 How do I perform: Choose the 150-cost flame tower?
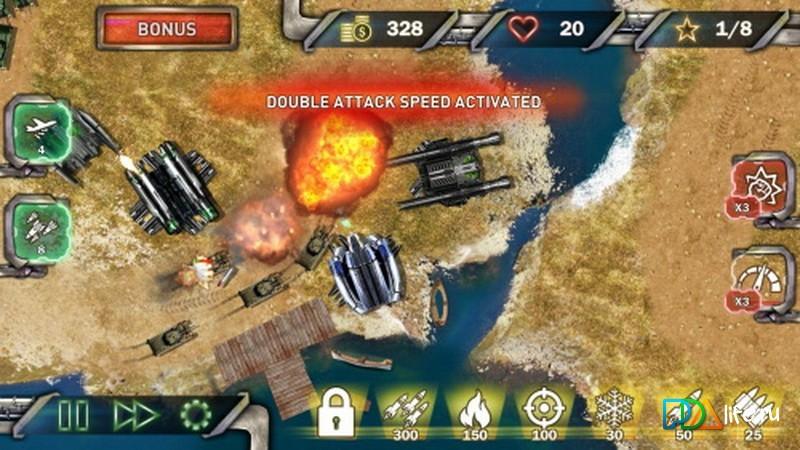474,412
